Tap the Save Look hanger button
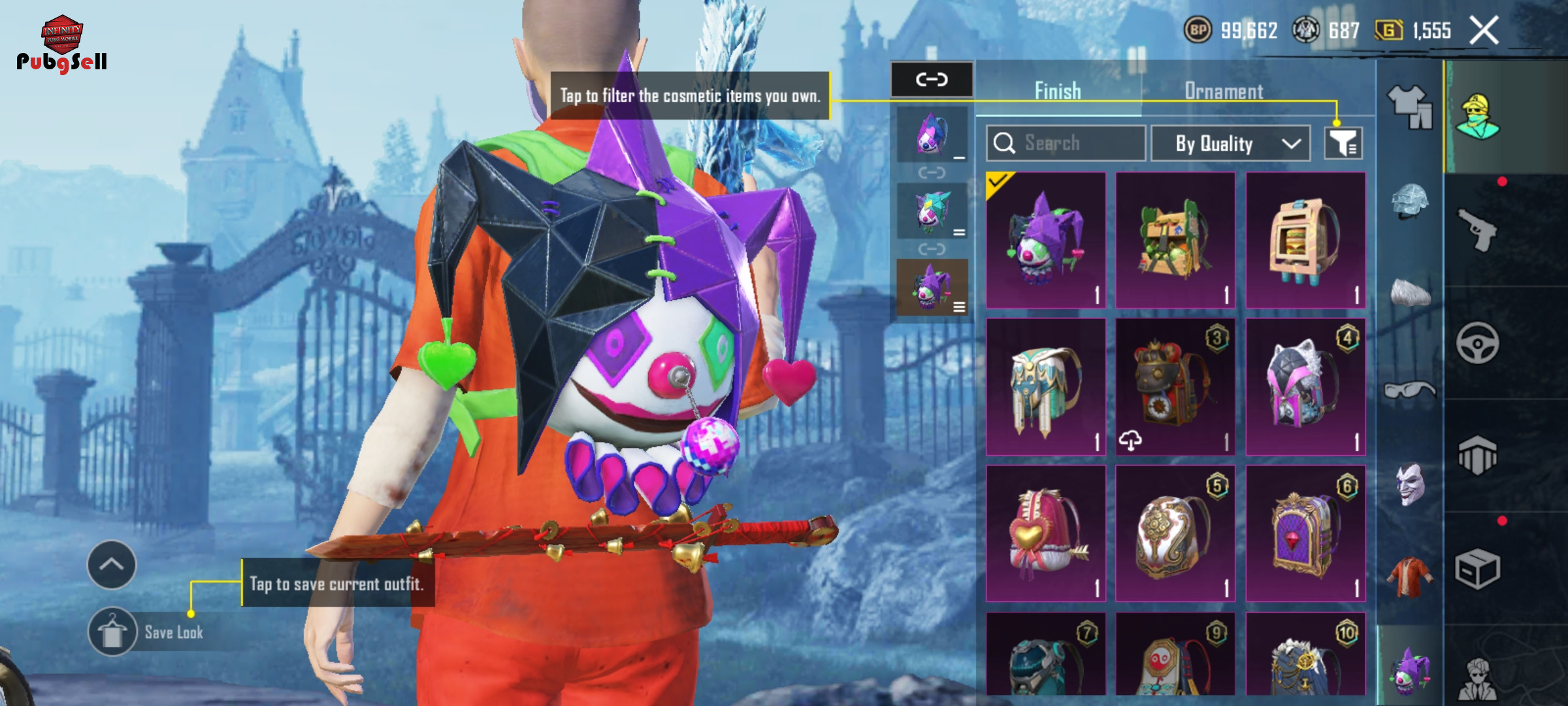 [112, 632]
